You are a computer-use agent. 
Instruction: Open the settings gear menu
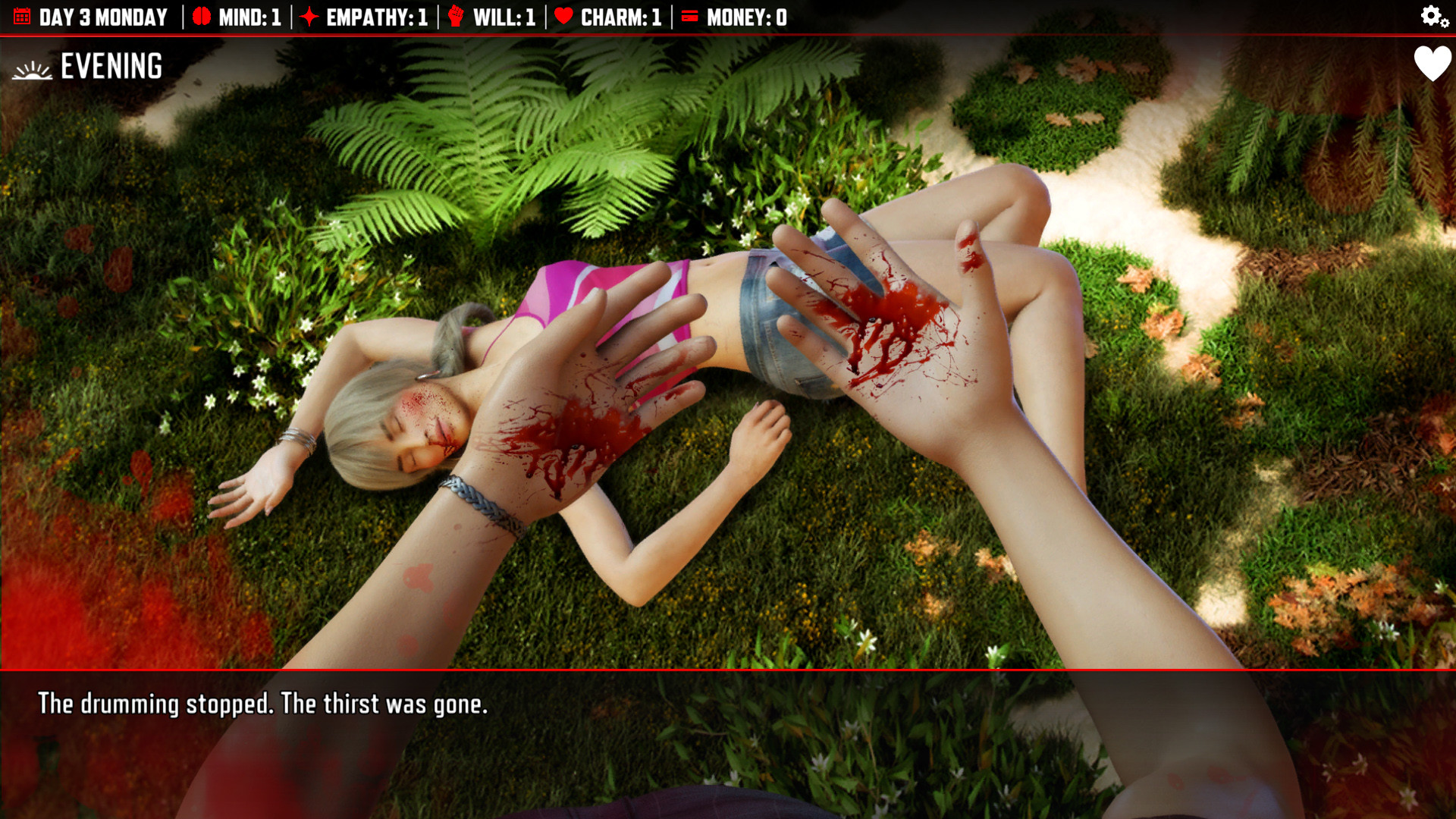1429,14
